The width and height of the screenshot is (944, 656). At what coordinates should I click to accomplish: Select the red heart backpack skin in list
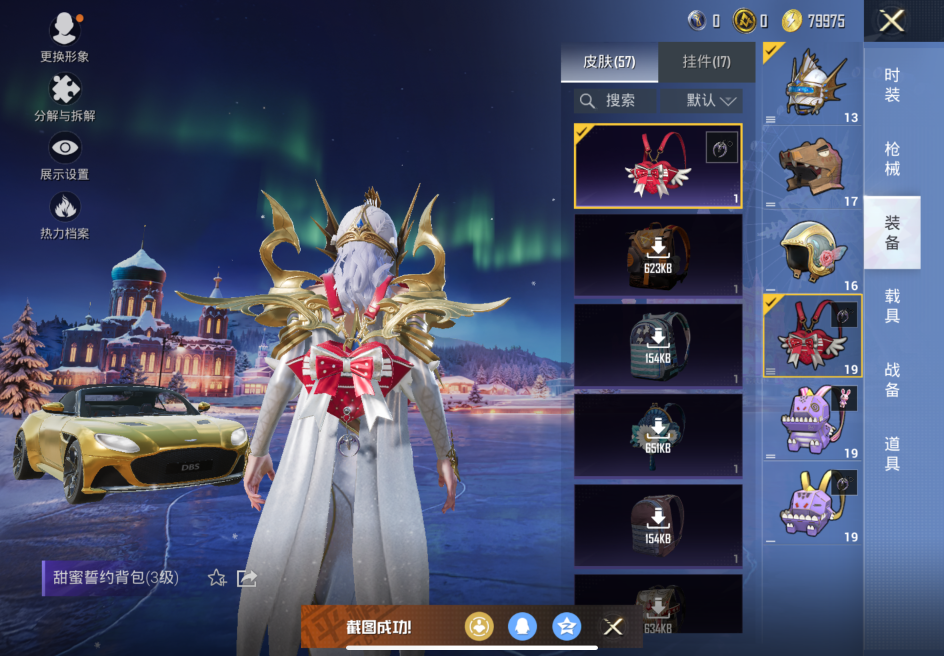point(658,166)
